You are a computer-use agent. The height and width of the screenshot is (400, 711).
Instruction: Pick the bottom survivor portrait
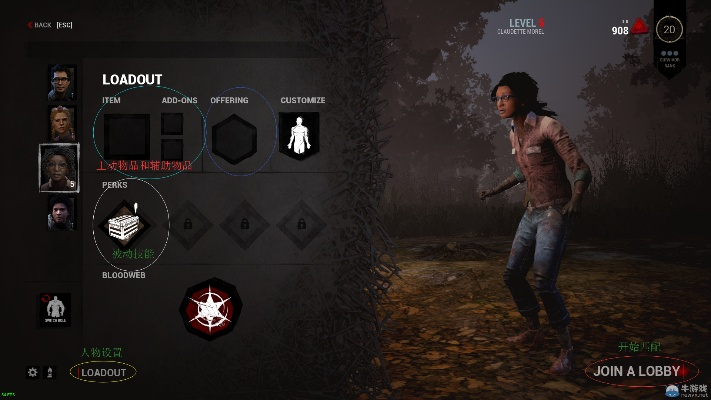point(62,211)
